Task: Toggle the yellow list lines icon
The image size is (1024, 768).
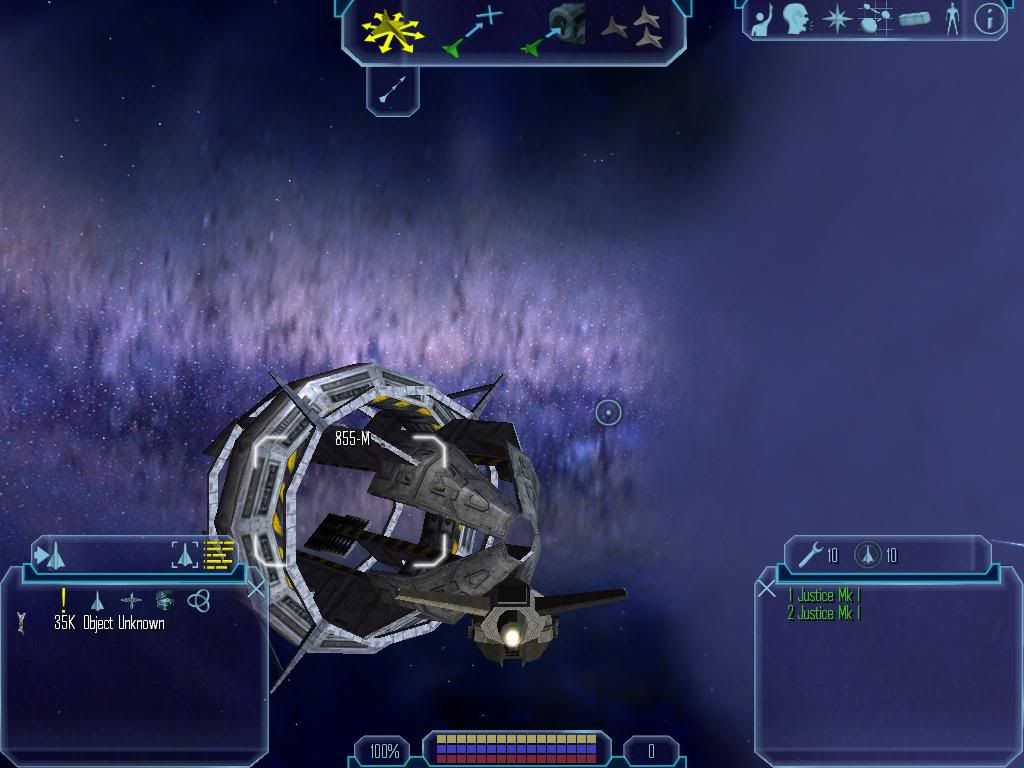Action: (x=219, y=554)
